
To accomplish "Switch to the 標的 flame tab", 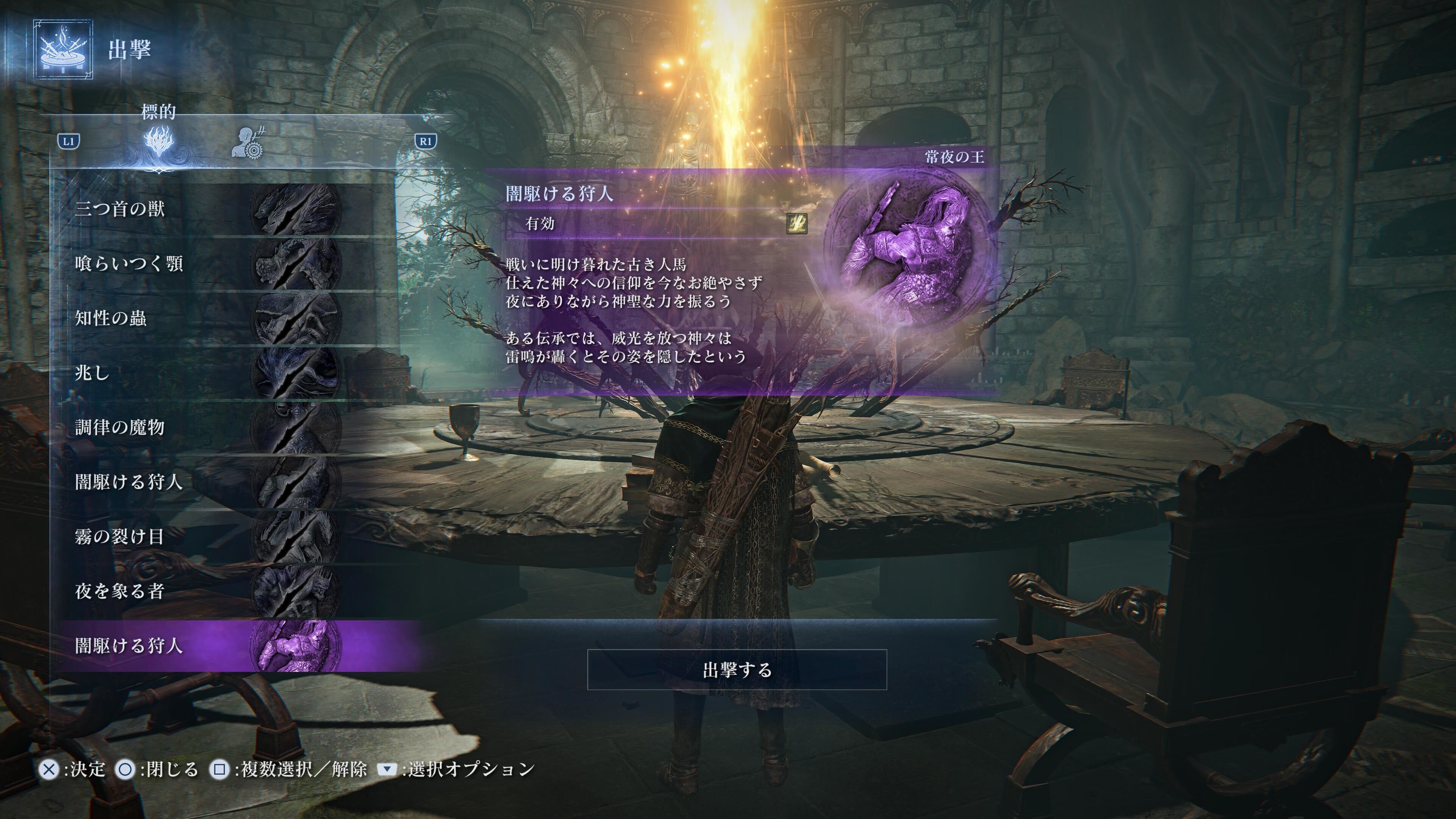I will (159, 142).
